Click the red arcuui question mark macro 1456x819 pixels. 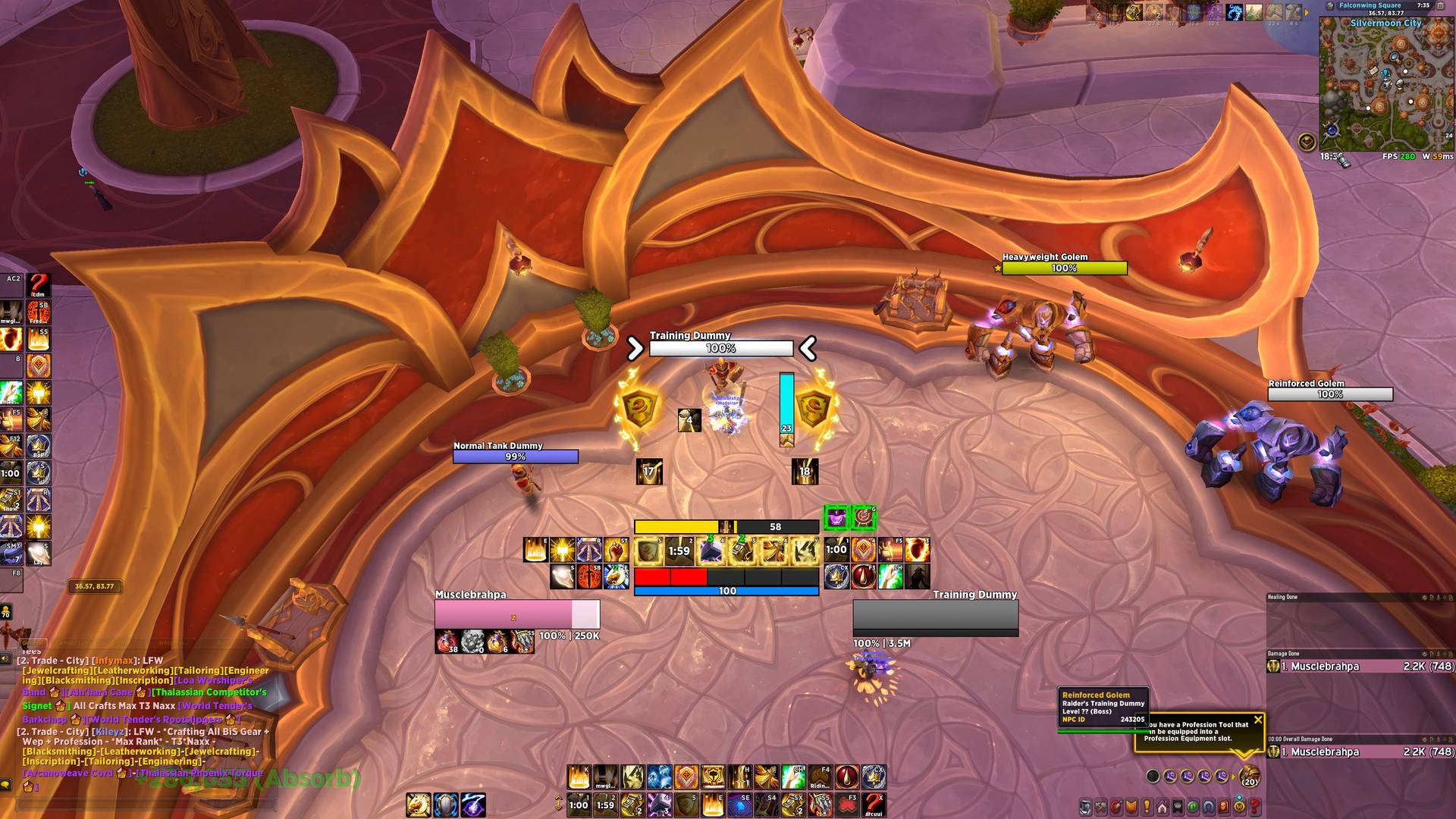874,805
